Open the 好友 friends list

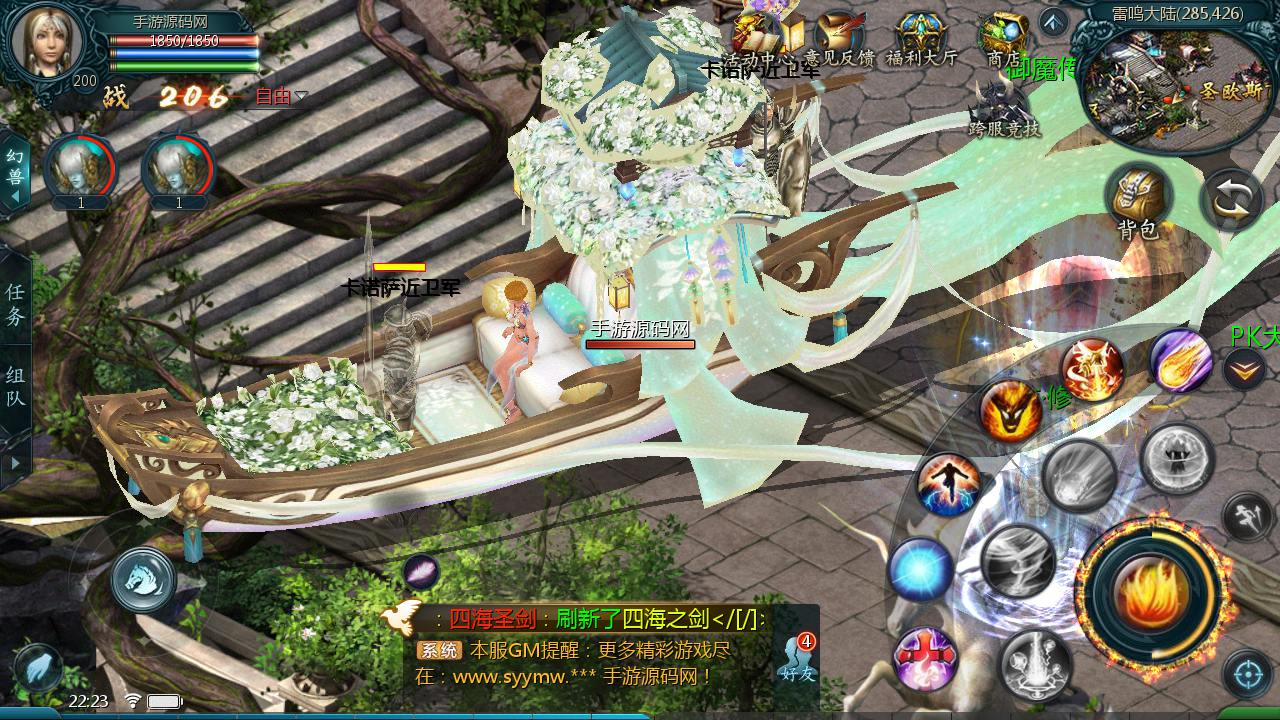798,657
